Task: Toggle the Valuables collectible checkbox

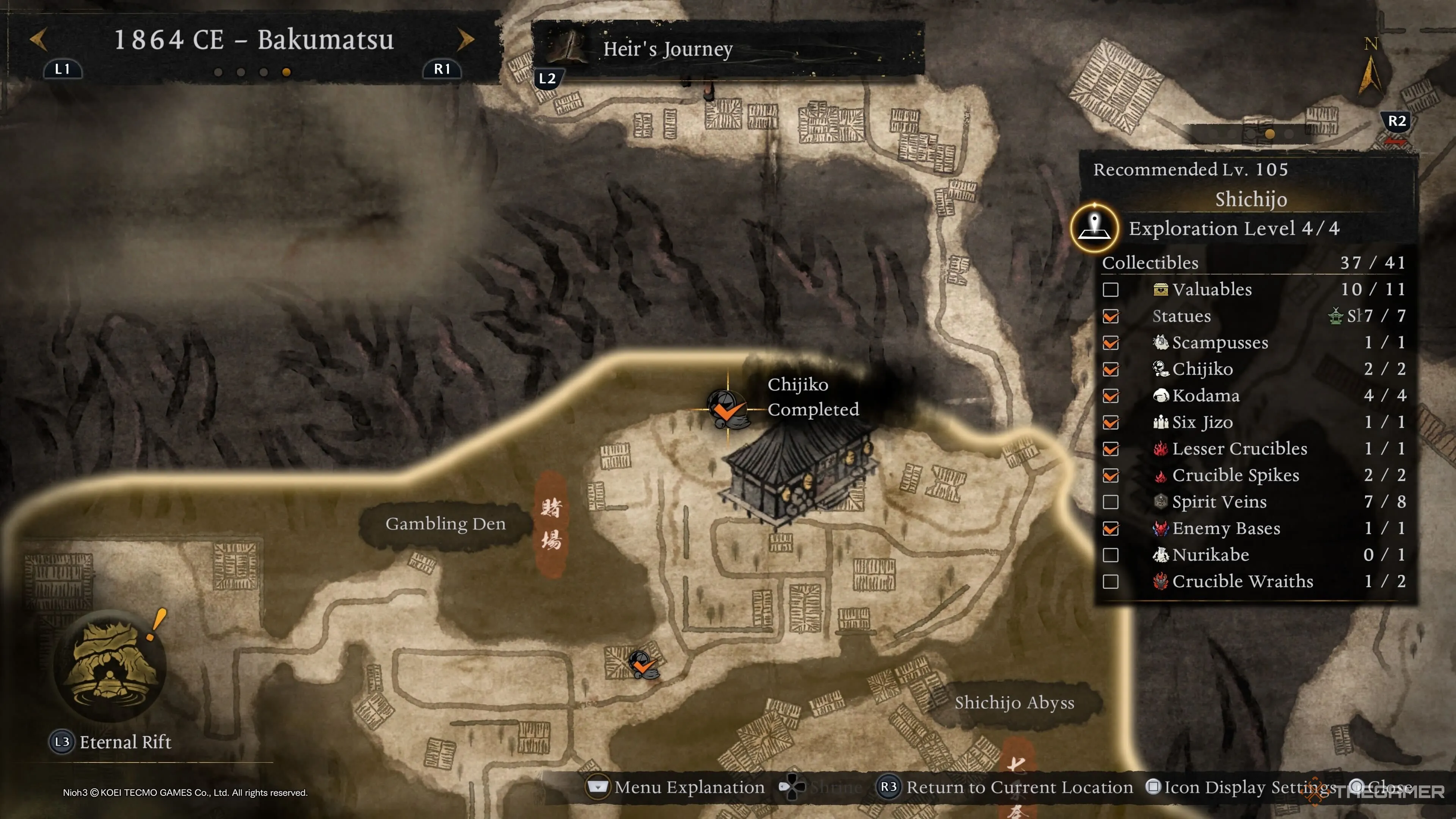Action: click(x=1110, y=289)
